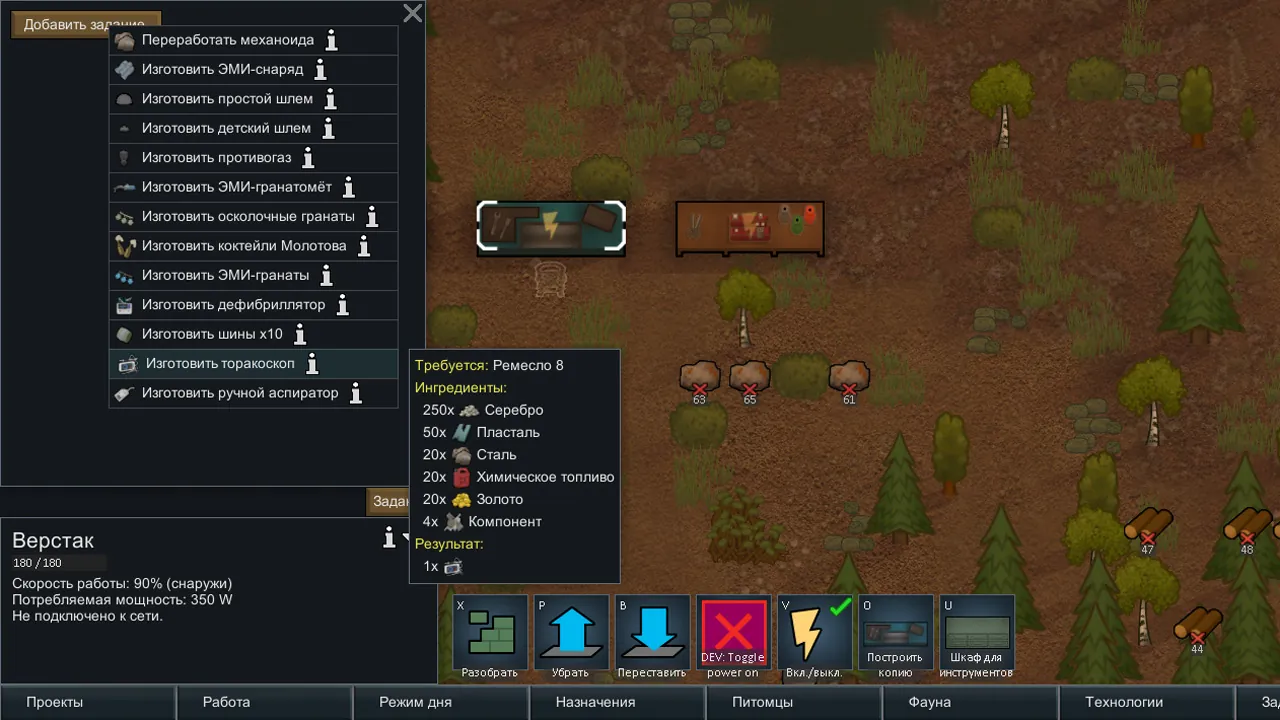Pick the Изготовить простой шлем recipe
This screenshot has width=1280, height=720.
pos(226,99)
